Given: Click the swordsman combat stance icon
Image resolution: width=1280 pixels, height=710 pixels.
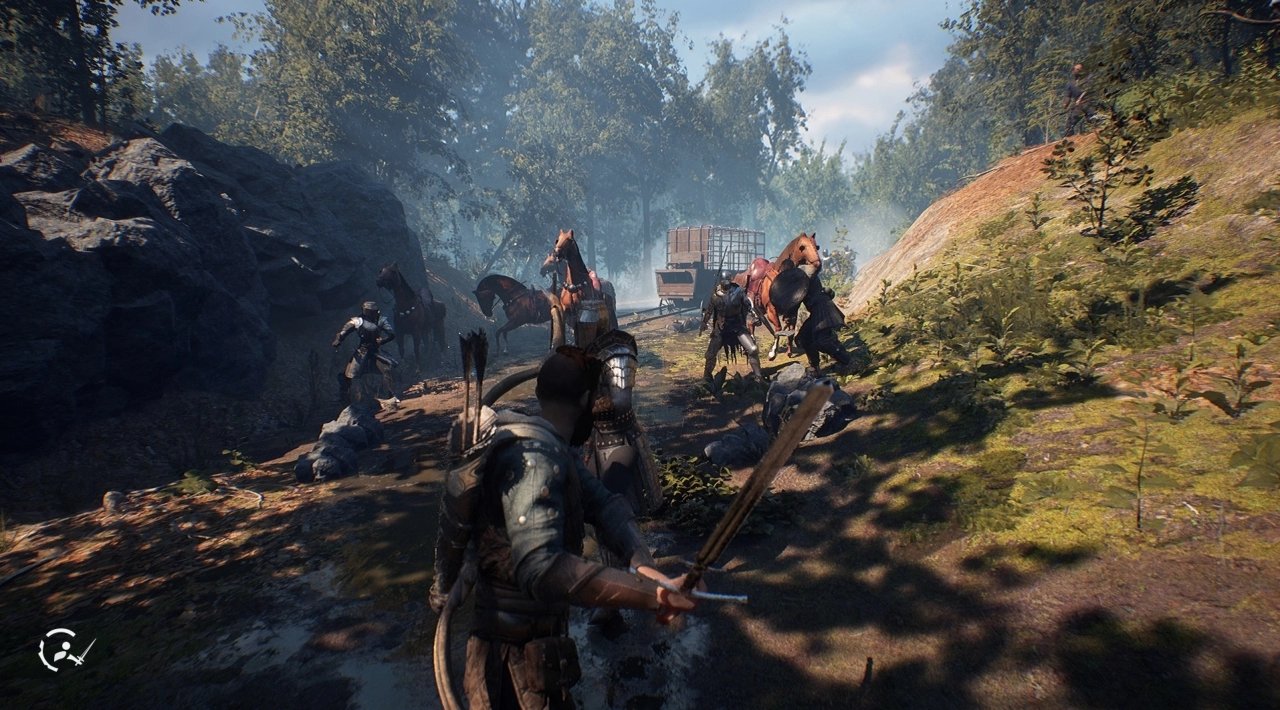Looking at the screenshot, I should (x=64, y=650).
